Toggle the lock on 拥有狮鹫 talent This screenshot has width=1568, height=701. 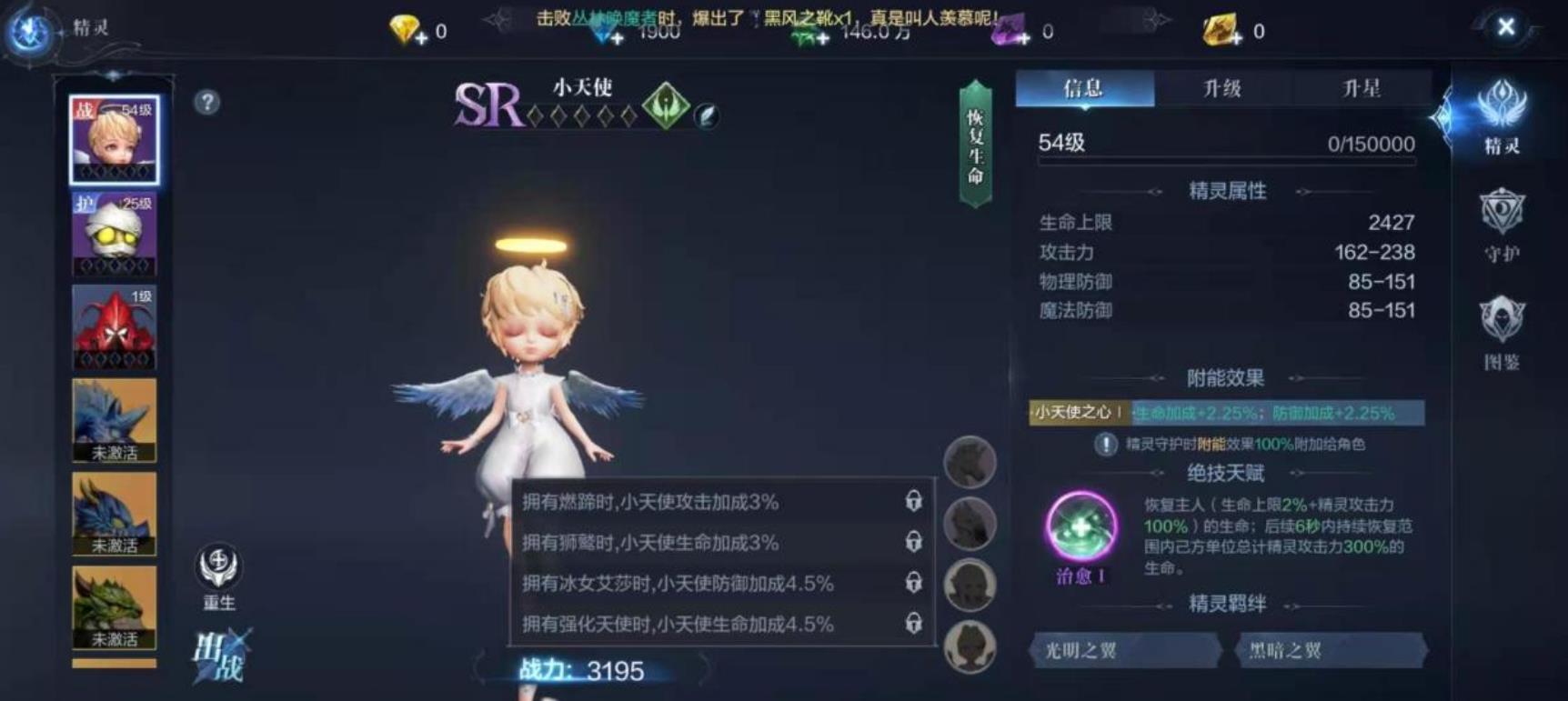tap(914, 543)
